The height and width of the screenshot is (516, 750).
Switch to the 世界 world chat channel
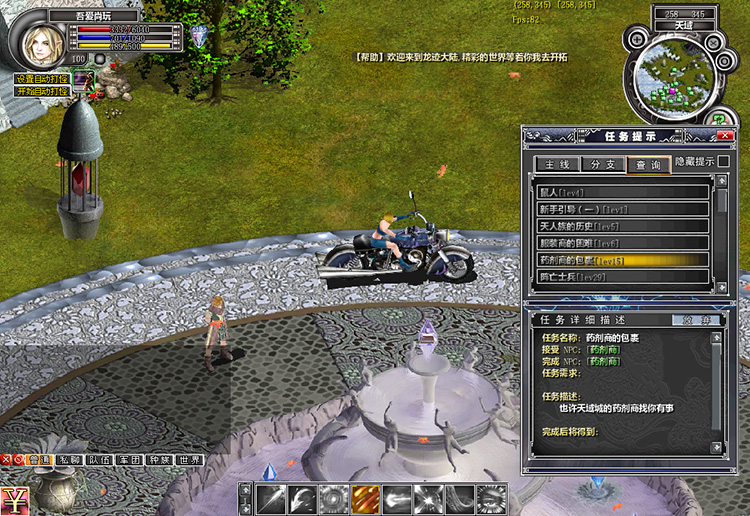[190, 461]
